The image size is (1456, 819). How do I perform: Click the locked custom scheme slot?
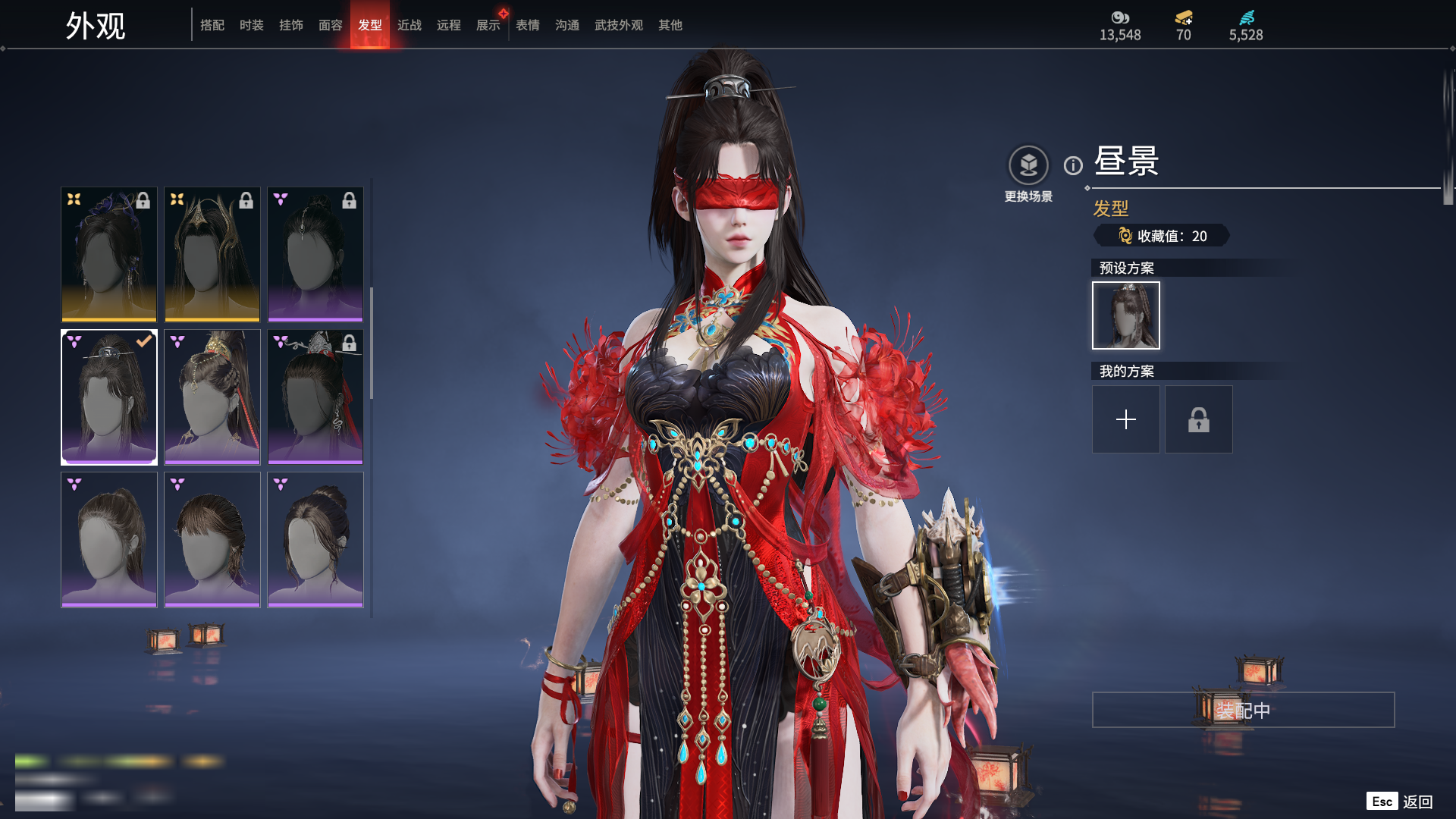(x=1199, y=419)
